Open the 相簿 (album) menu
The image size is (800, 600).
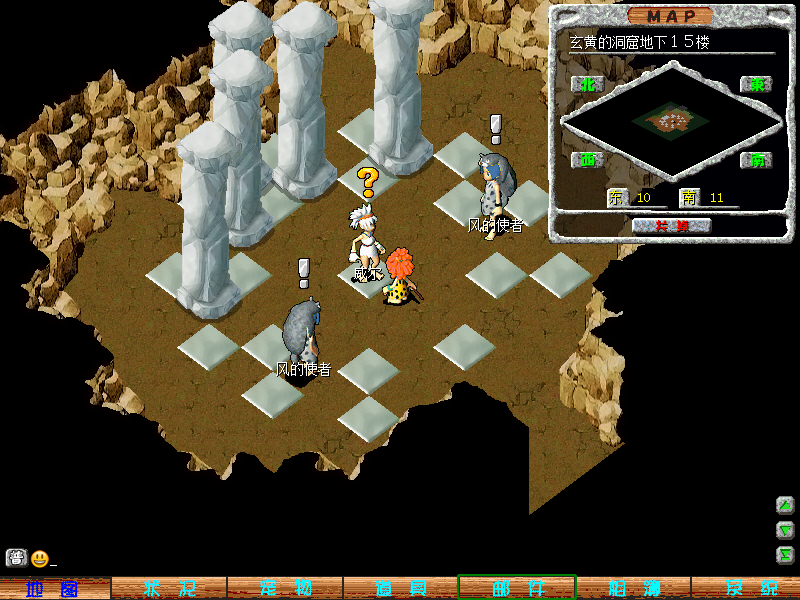click(x=633, y=588)
